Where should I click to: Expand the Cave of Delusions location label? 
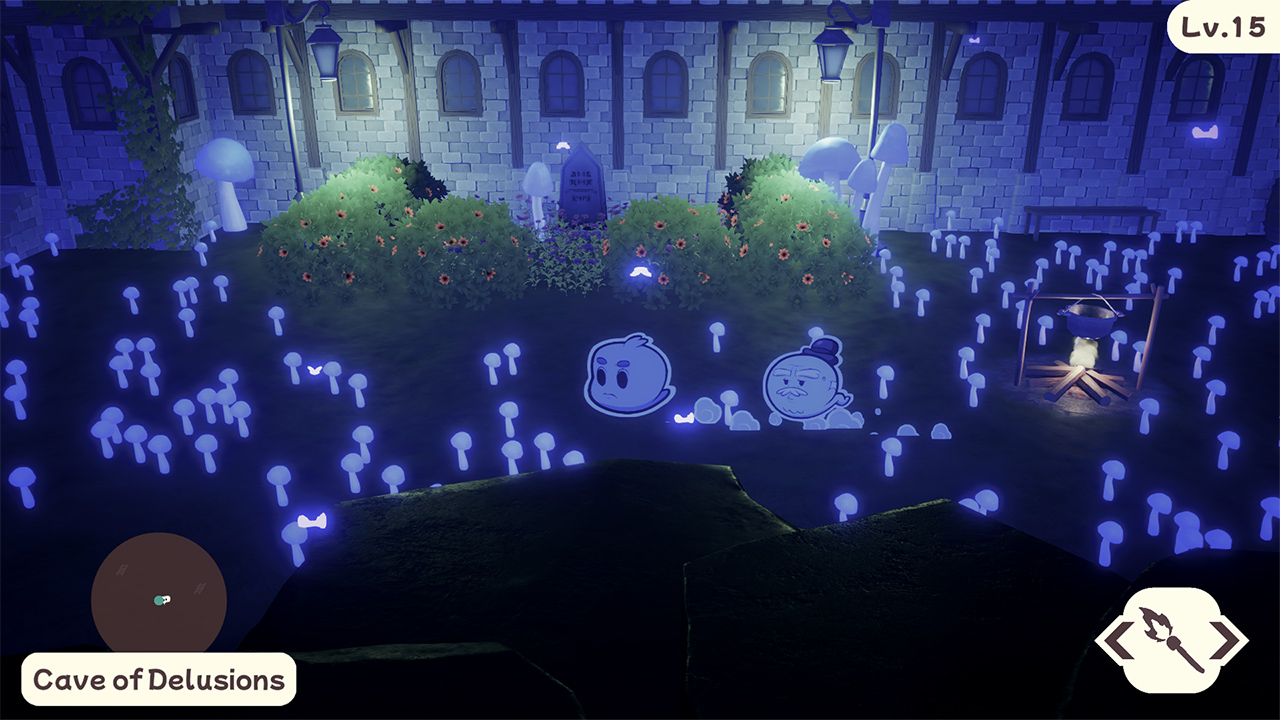(158, 678)
